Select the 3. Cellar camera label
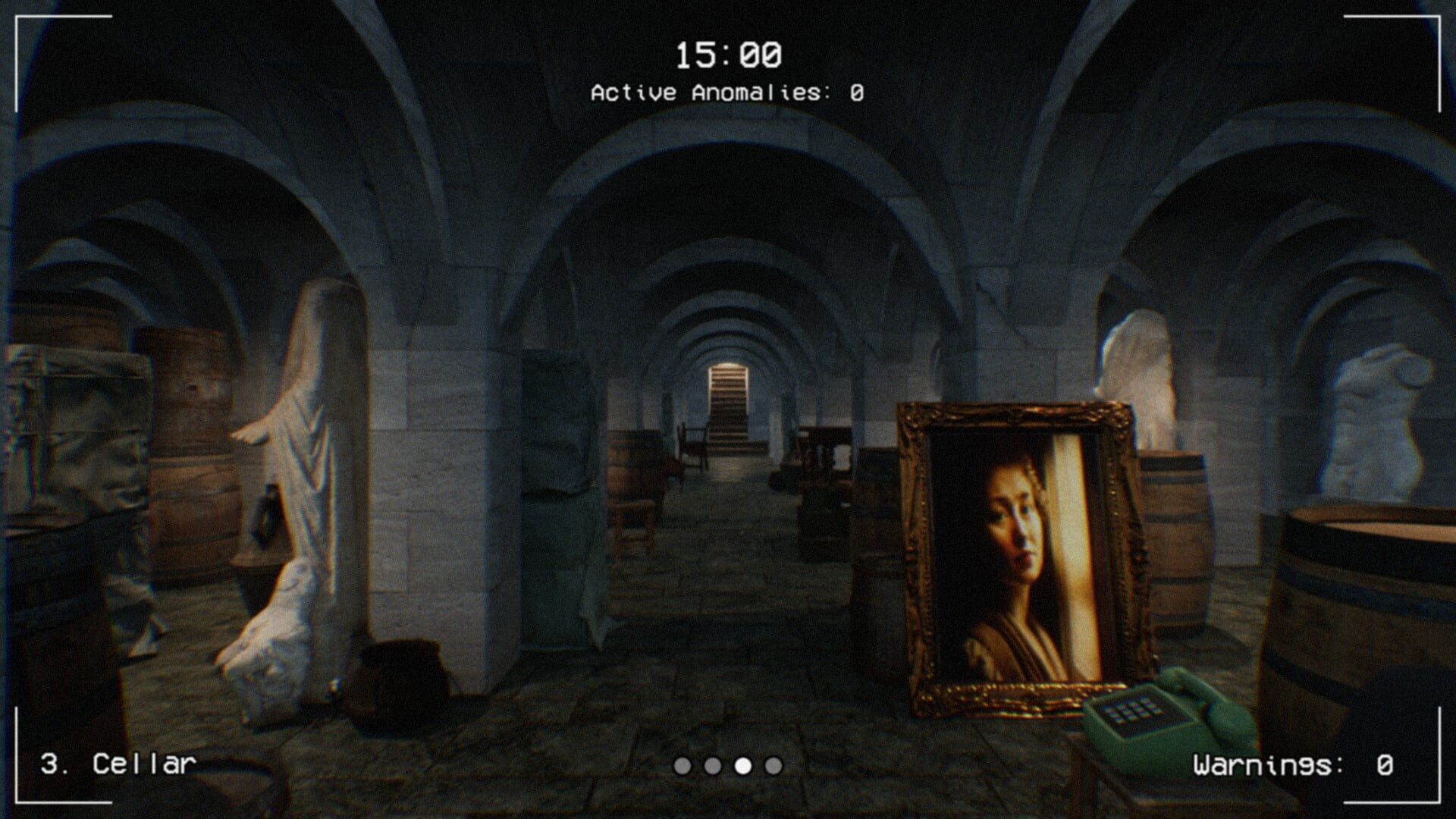Image resolution: width=1456 pixels, height=819 pixels. (x=118, y=764)
